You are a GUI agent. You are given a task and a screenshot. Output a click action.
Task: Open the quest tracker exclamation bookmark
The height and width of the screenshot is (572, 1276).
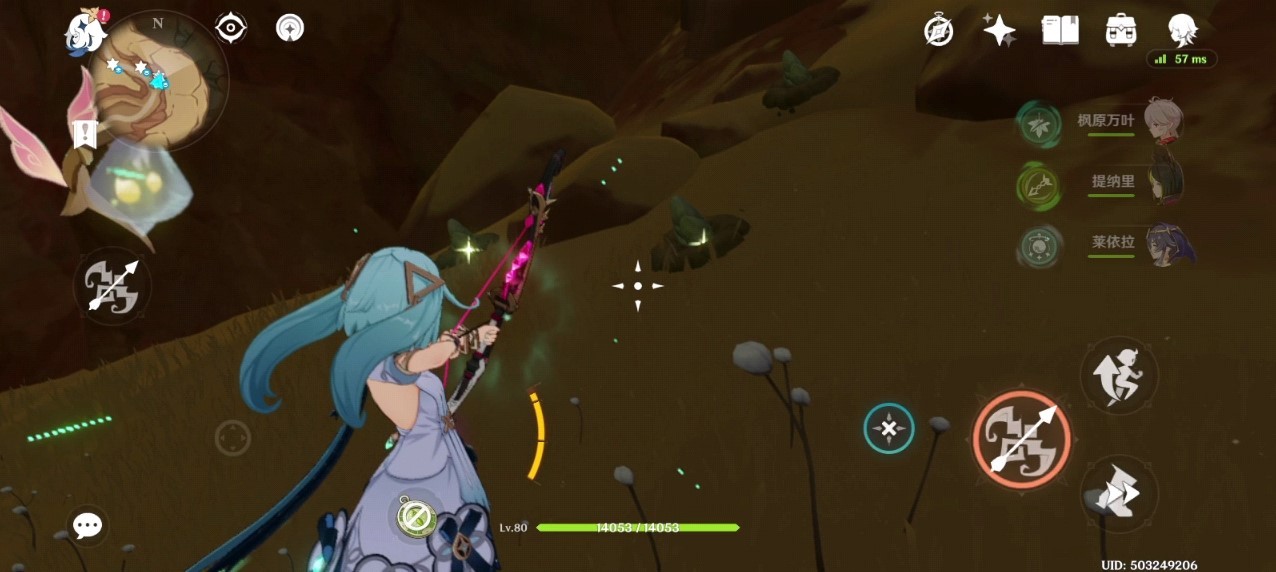tap(85, 131)
